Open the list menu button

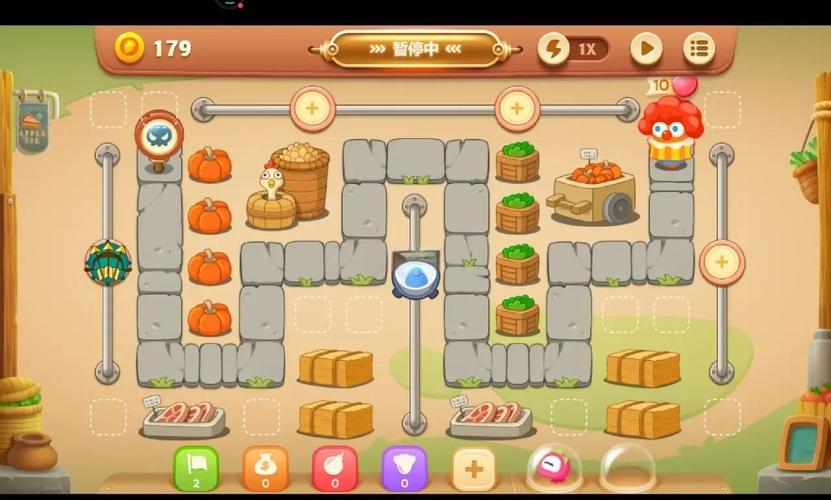coord(699,48)
